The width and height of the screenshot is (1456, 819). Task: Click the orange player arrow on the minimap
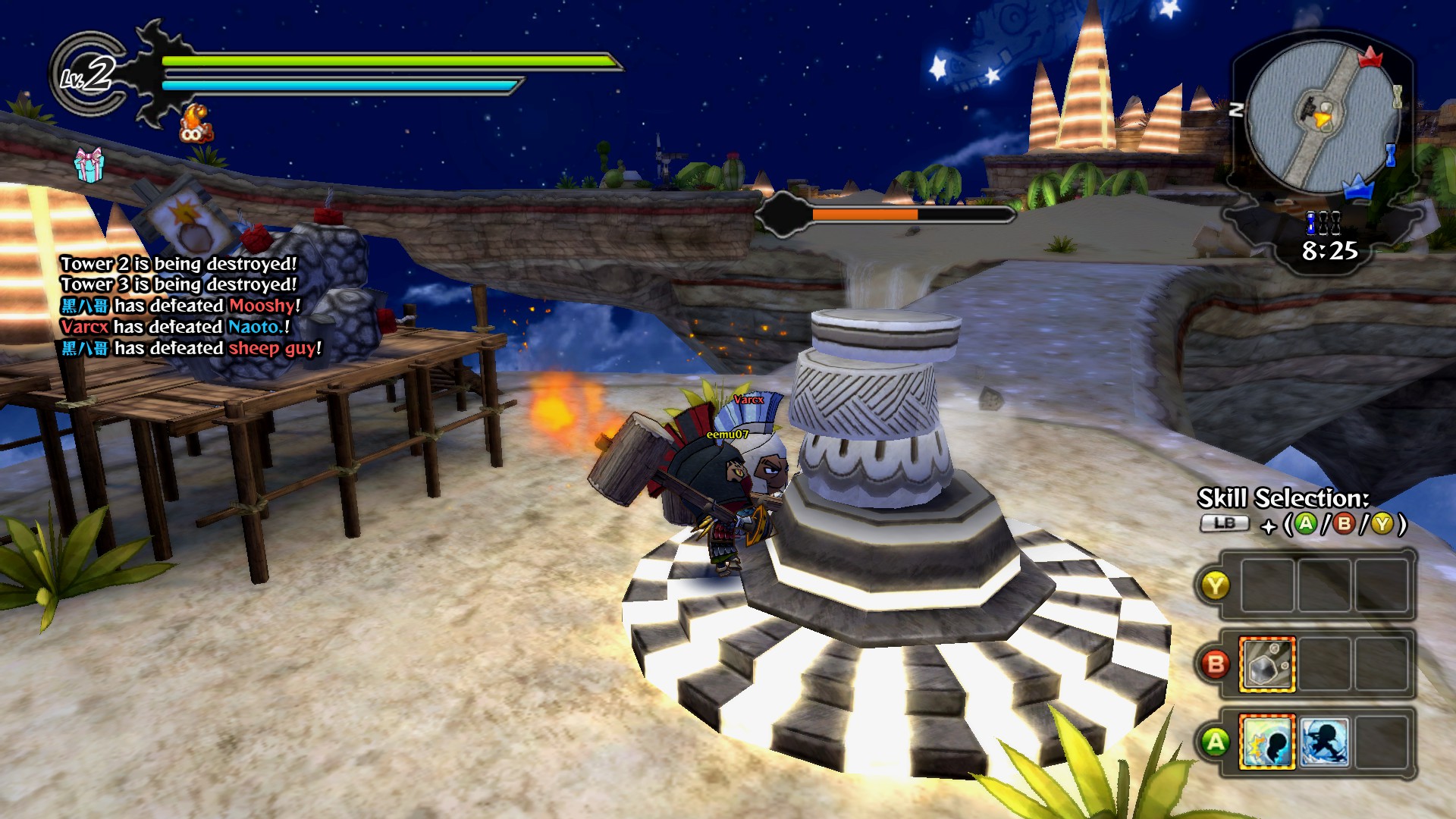pyautogui.click(x=1321, y=119)
